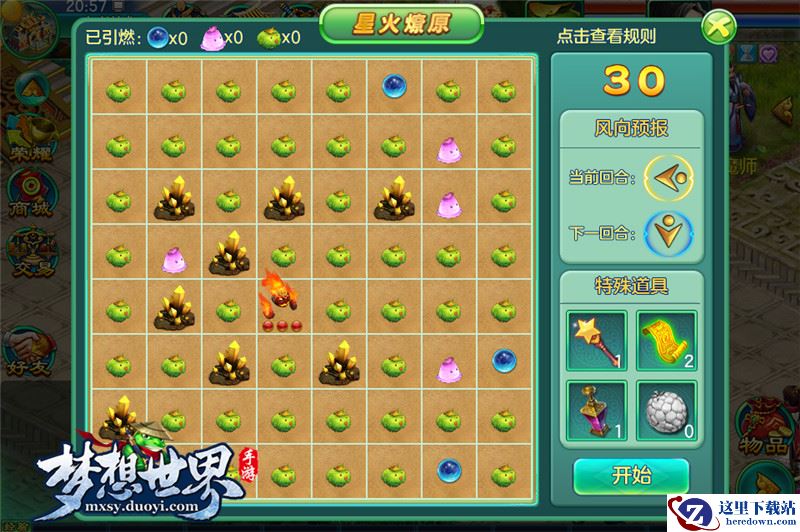Select the white stone ball item

(x=666, y=411)
